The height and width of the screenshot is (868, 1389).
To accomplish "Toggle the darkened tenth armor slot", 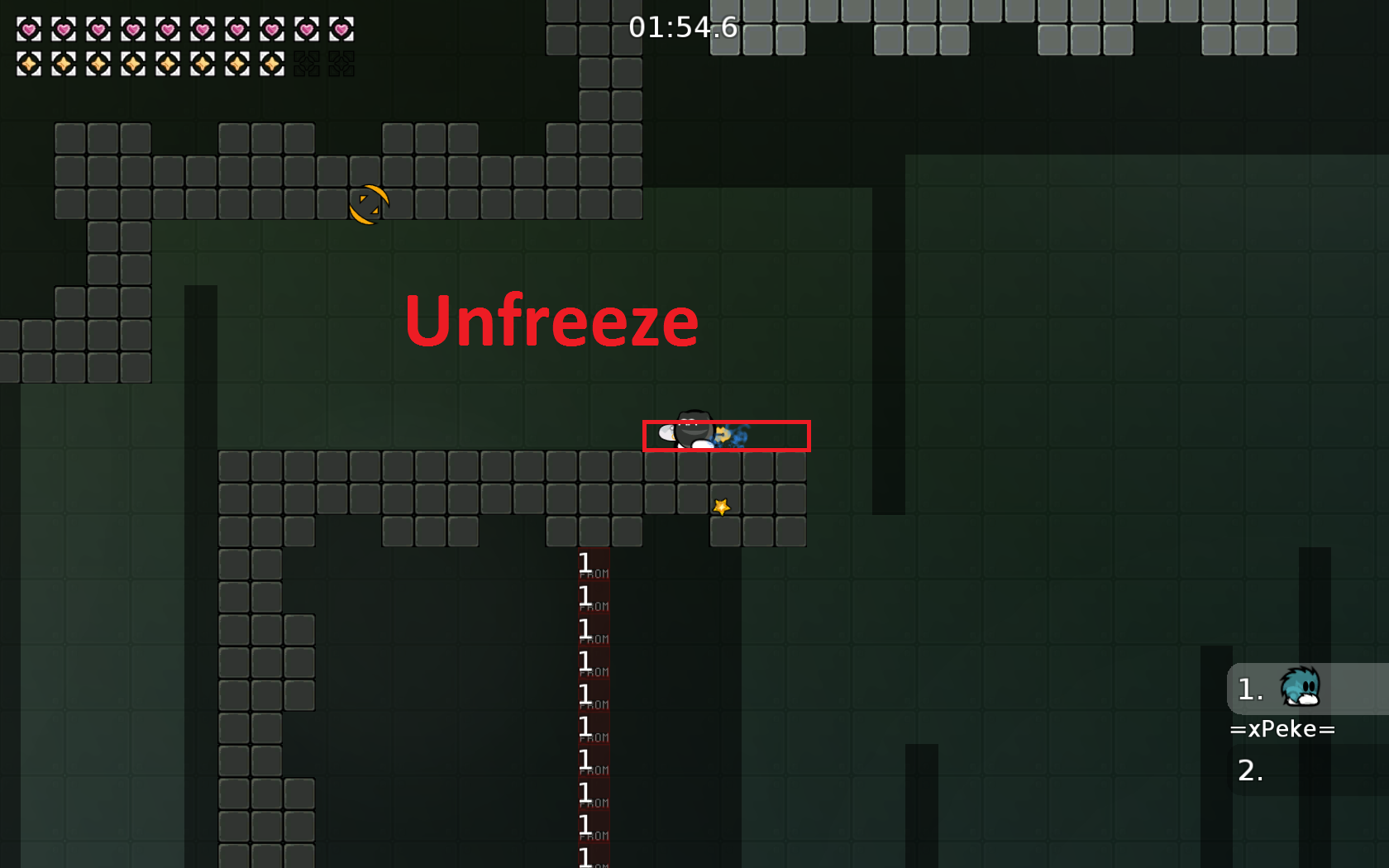I will [341, 63].
